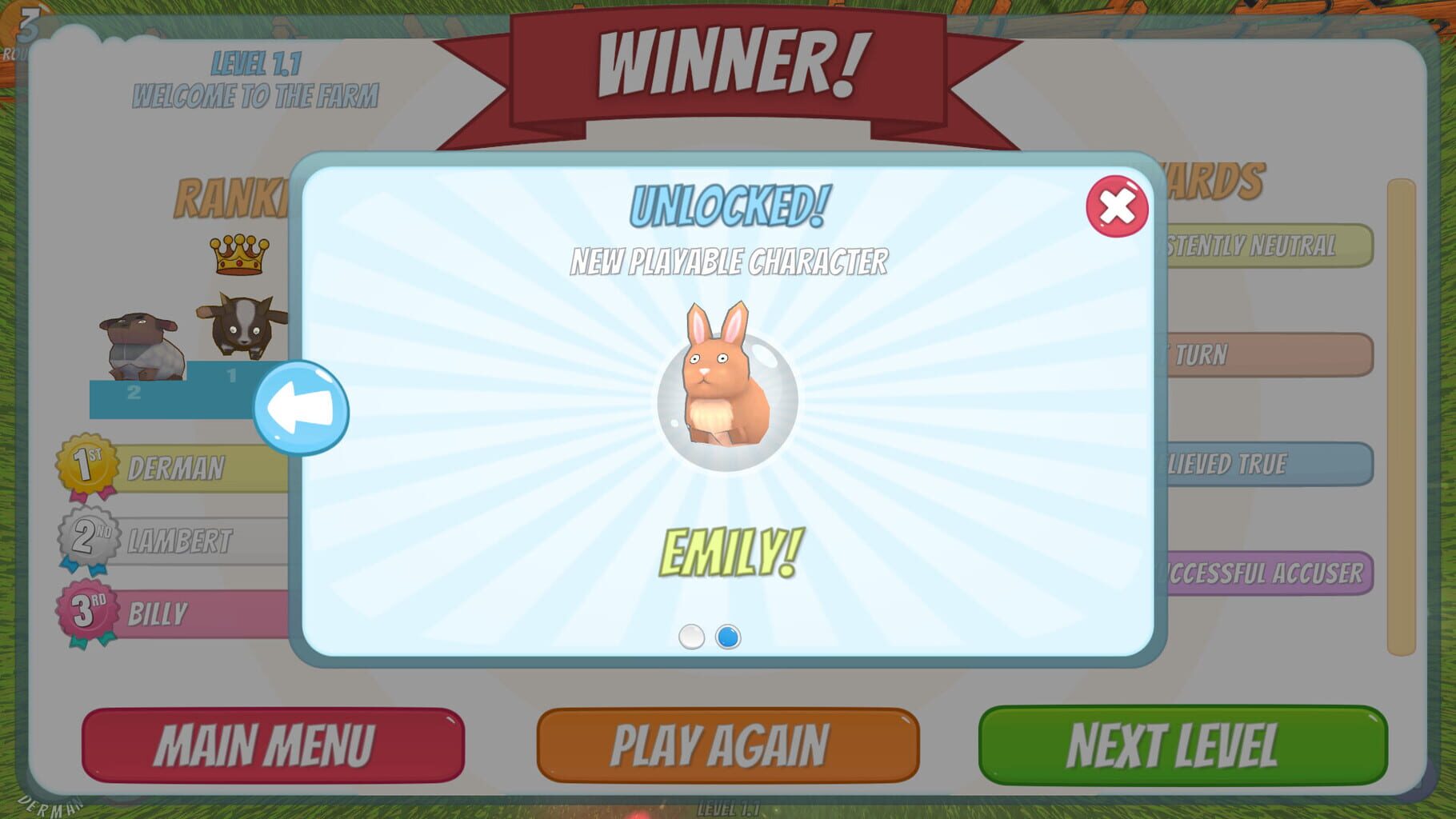The height and width of the screenshot is (819, 1456).
Task: Open the Successful Accuser award
Action: point(1280,573)
